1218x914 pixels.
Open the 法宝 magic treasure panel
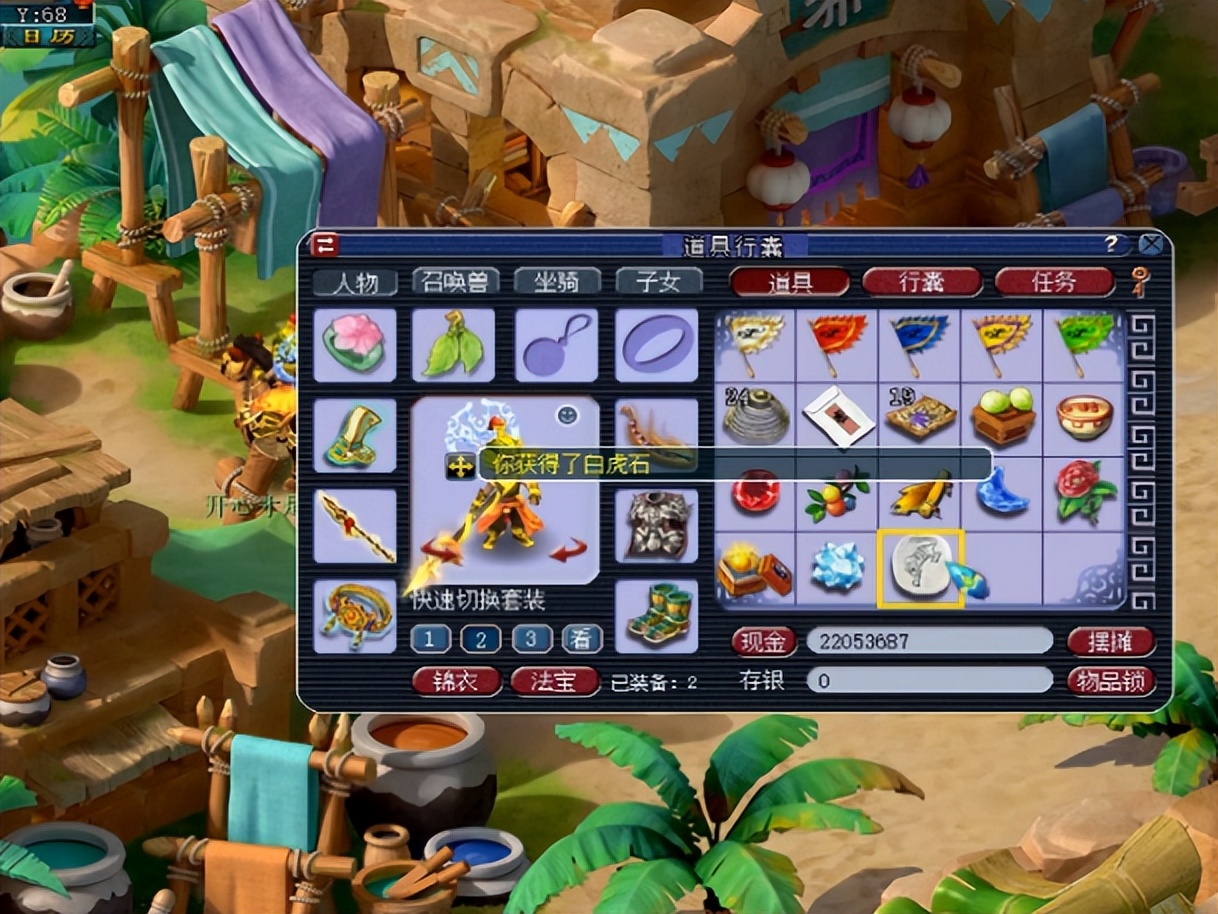[554, 682]
